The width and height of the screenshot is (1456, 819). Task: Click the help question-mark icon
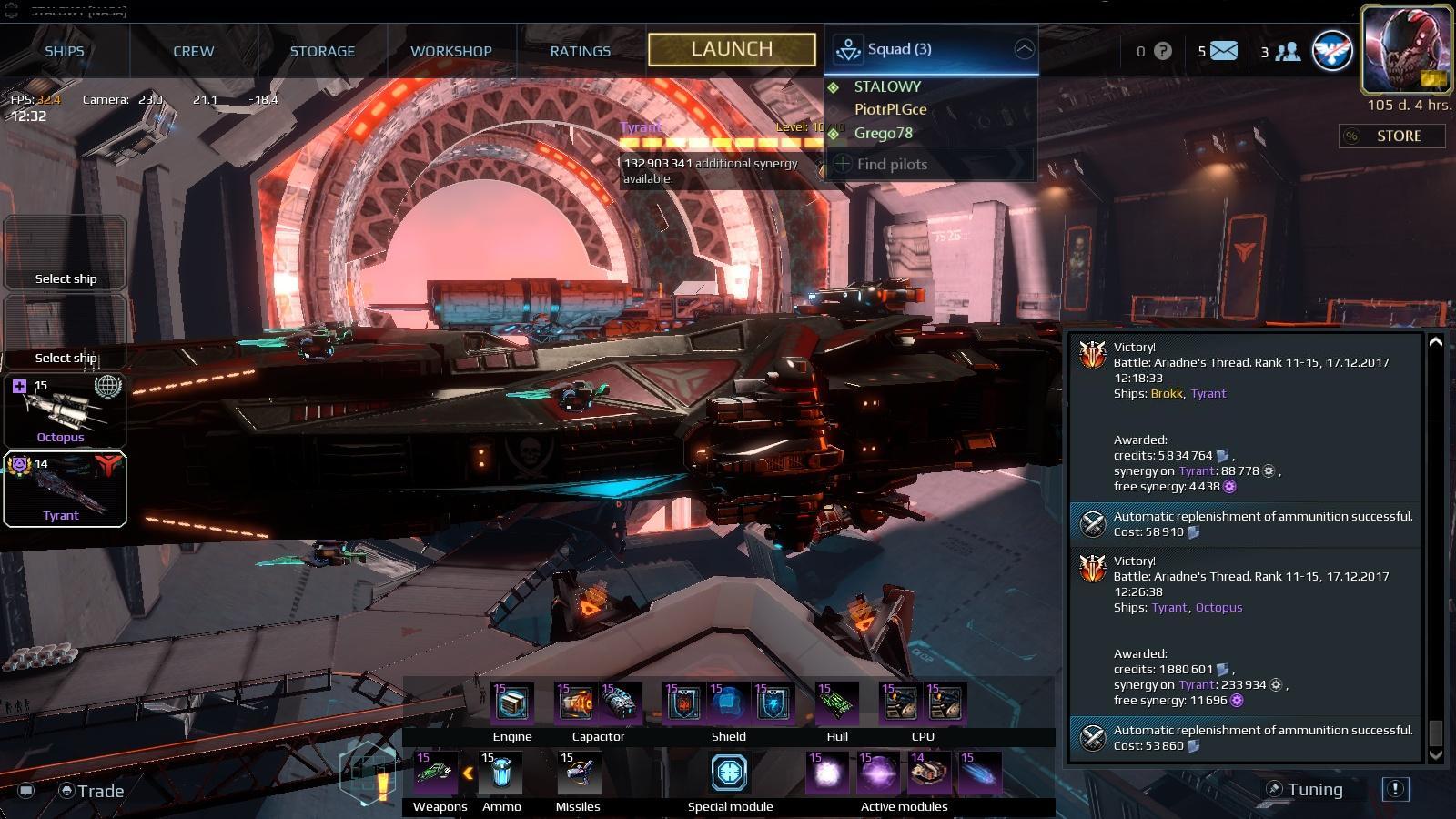(x=1162, y=52)
